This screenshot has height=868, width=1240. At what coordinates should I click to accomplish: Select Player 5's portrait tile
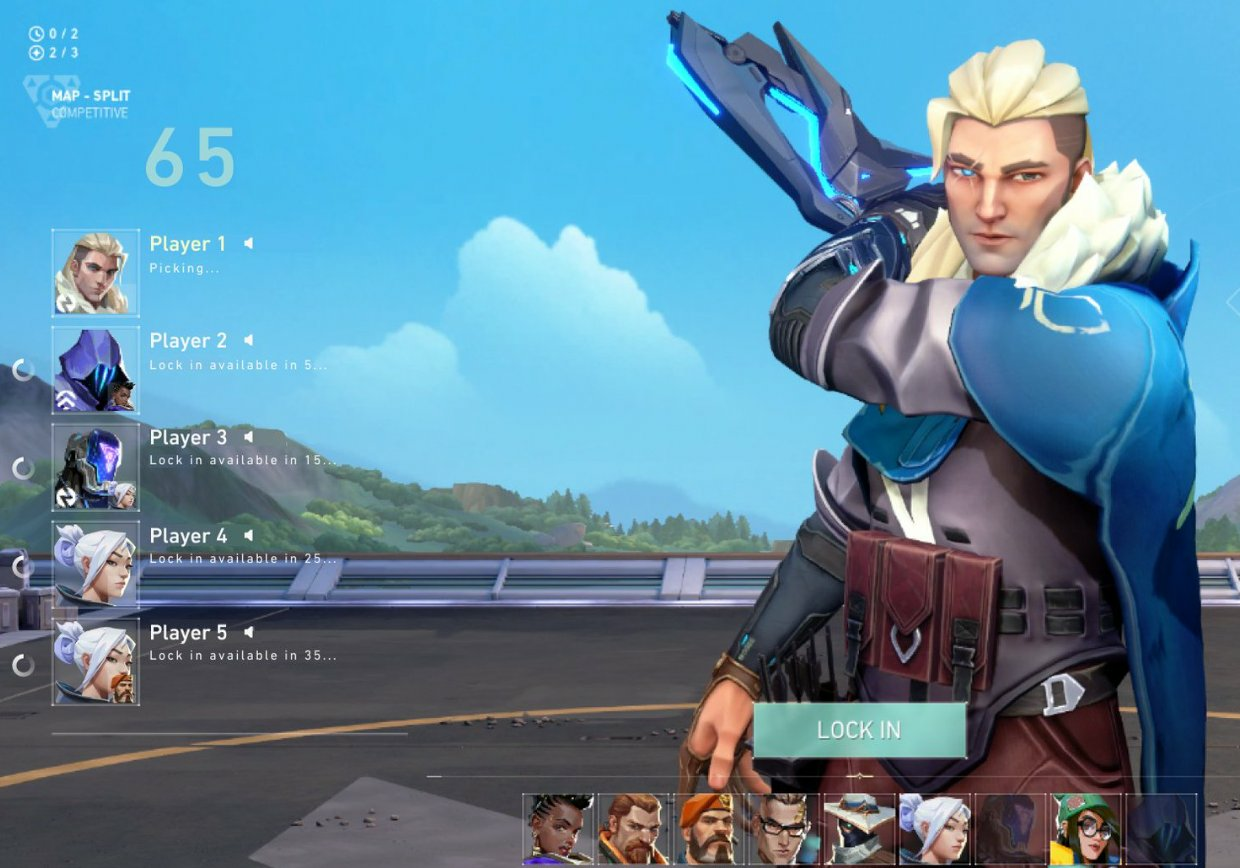(96, 661)
